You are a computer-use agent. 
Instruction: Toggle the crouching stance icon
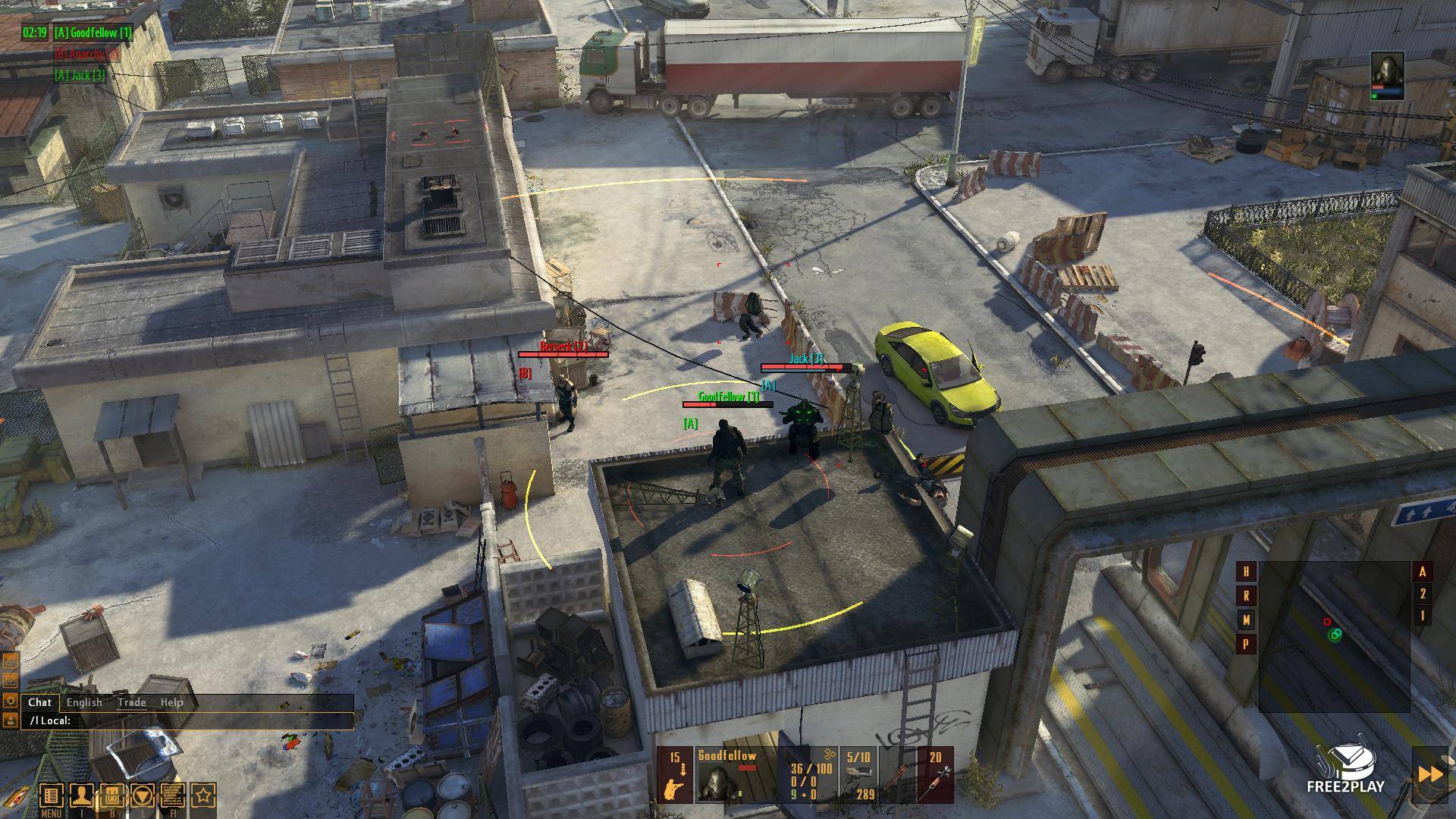[x=674, y=775]
